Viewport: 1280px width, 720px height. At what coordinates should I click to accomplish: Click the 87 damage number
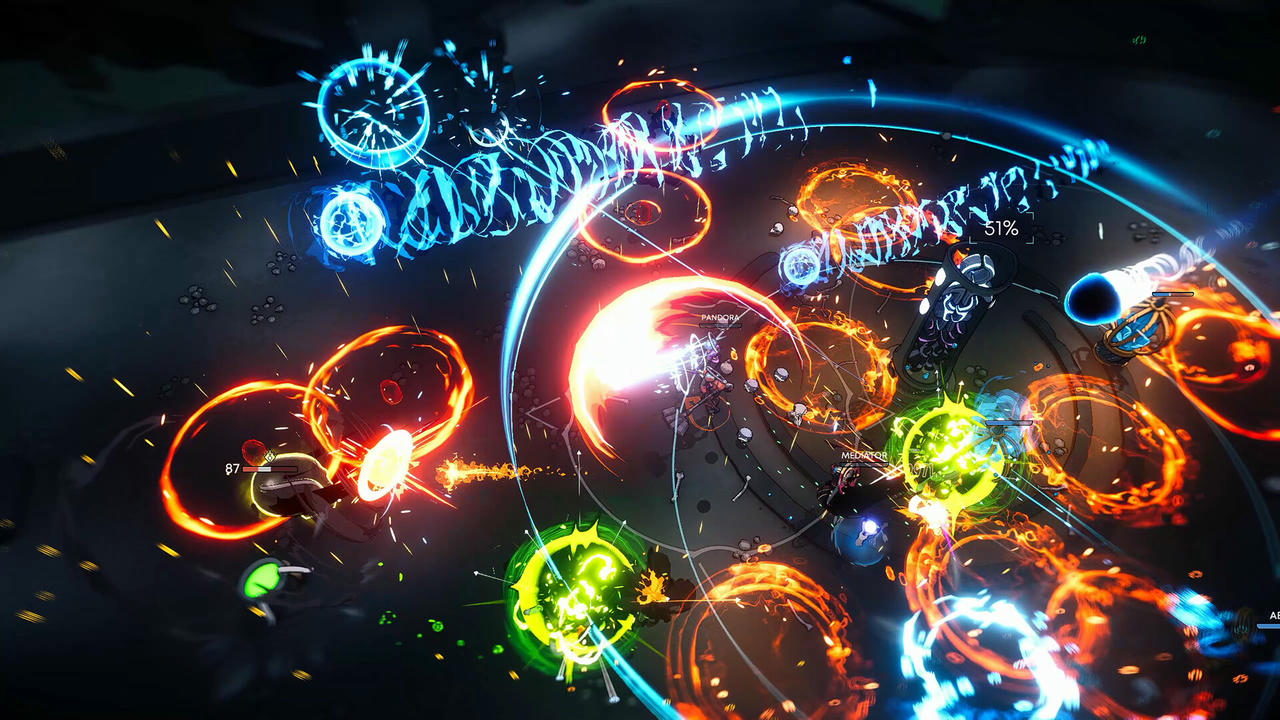[x=231, y=468]
